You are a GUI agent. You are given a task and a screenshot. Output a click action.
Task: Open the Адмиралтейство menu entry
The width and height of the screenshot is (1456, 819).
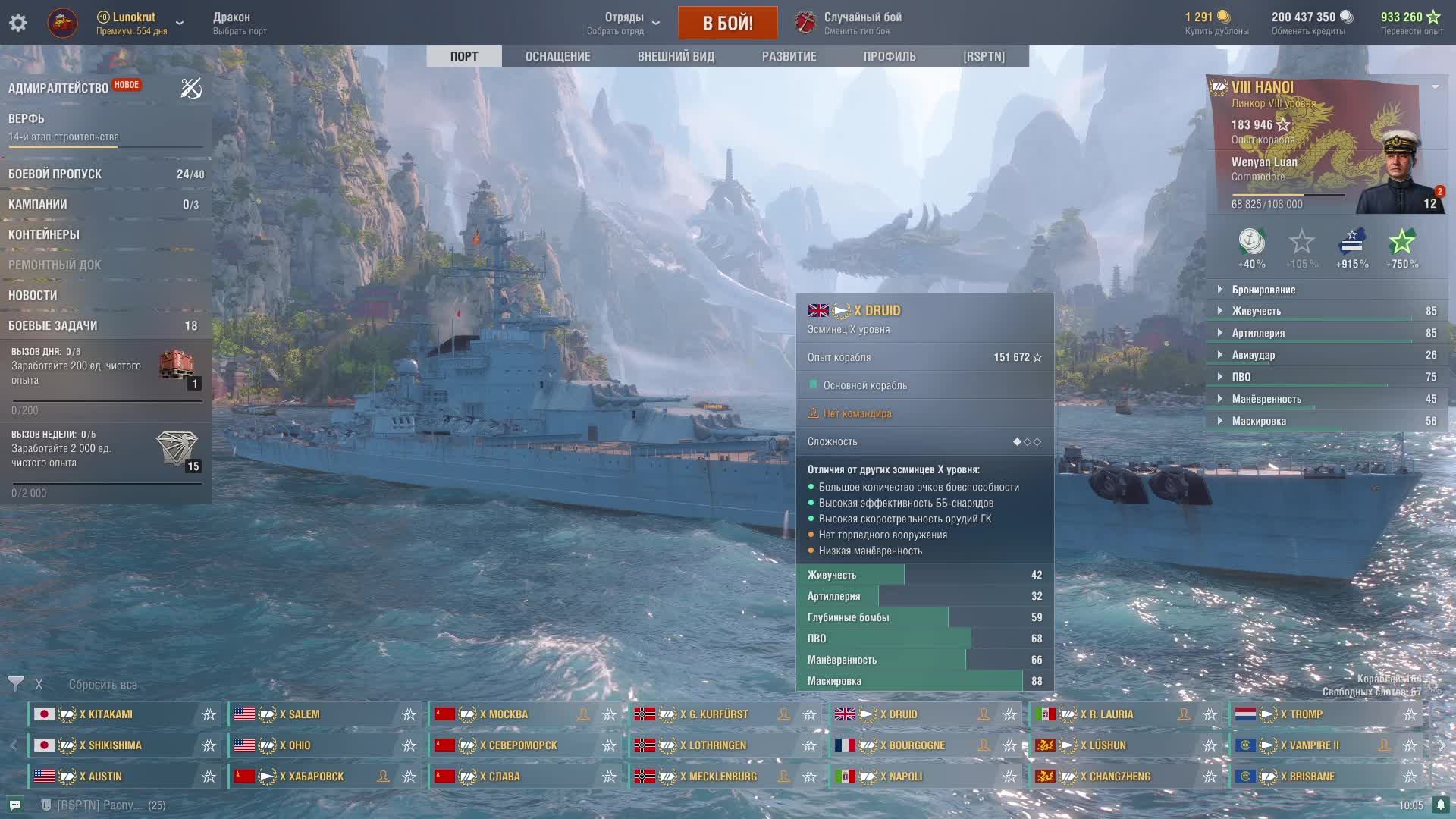(58, 88)
